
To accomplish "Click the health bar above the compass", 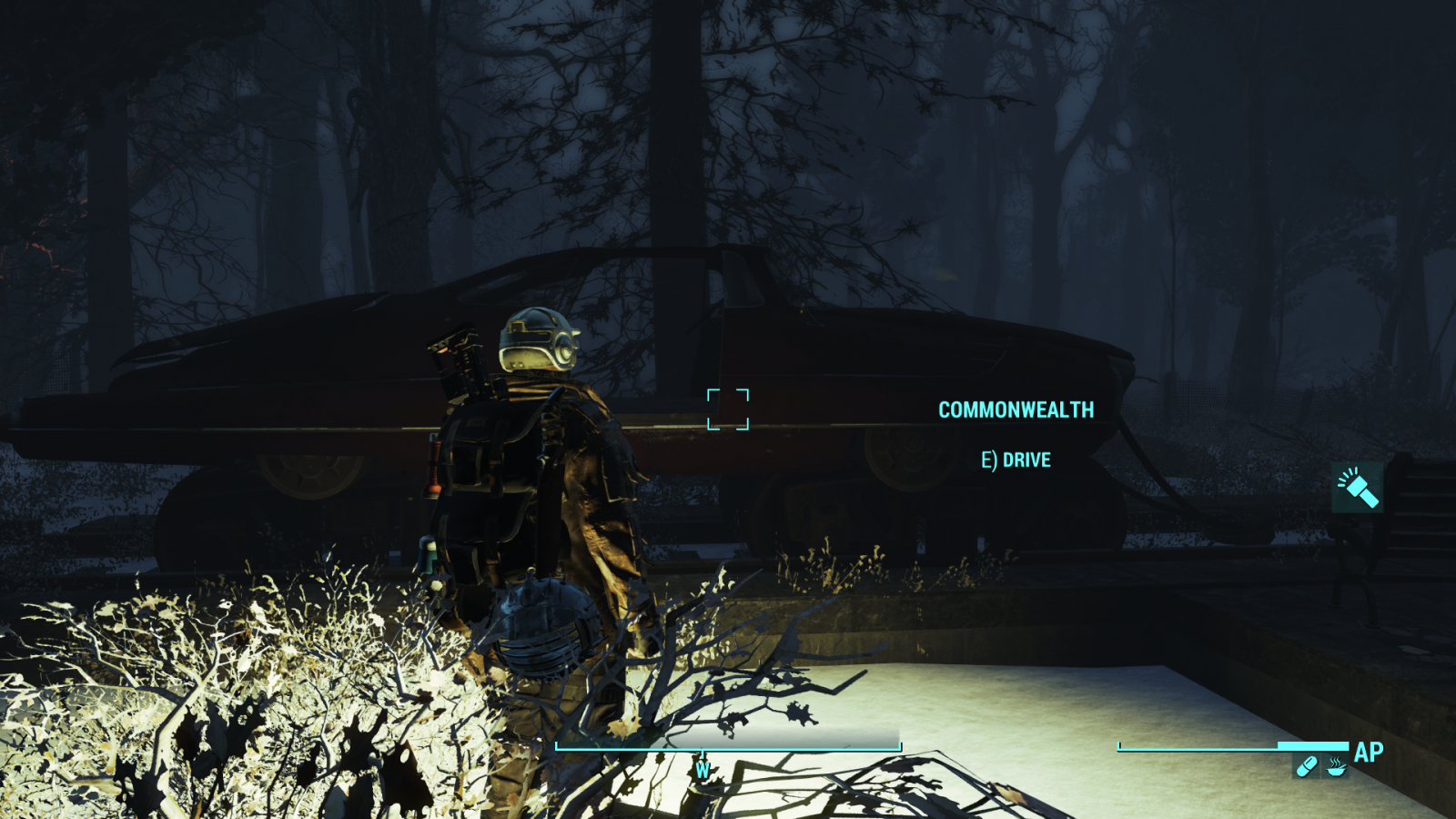I will coord(726,745).
